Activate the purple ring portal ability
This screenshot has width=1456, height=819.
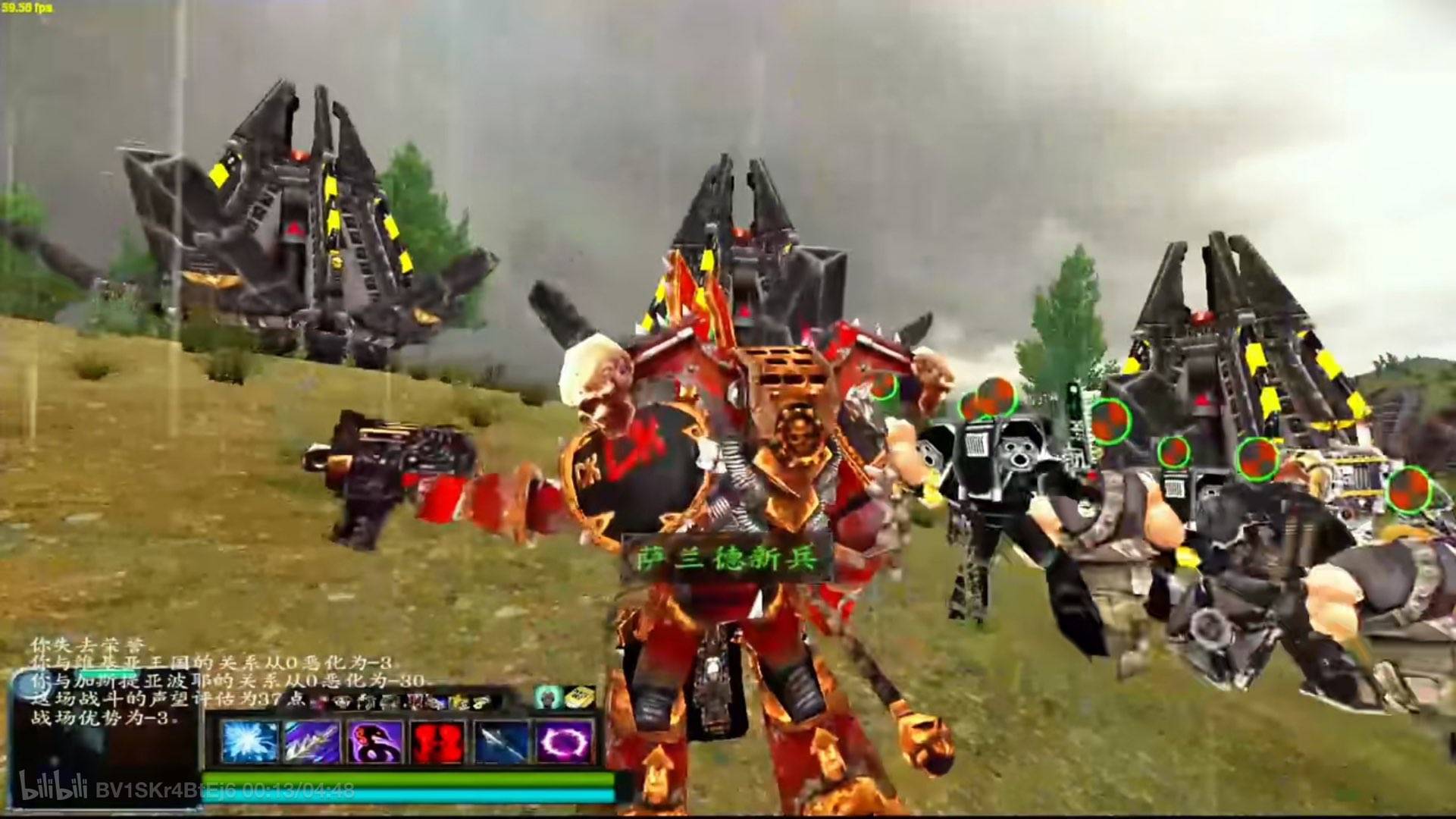tap(564, 741)
